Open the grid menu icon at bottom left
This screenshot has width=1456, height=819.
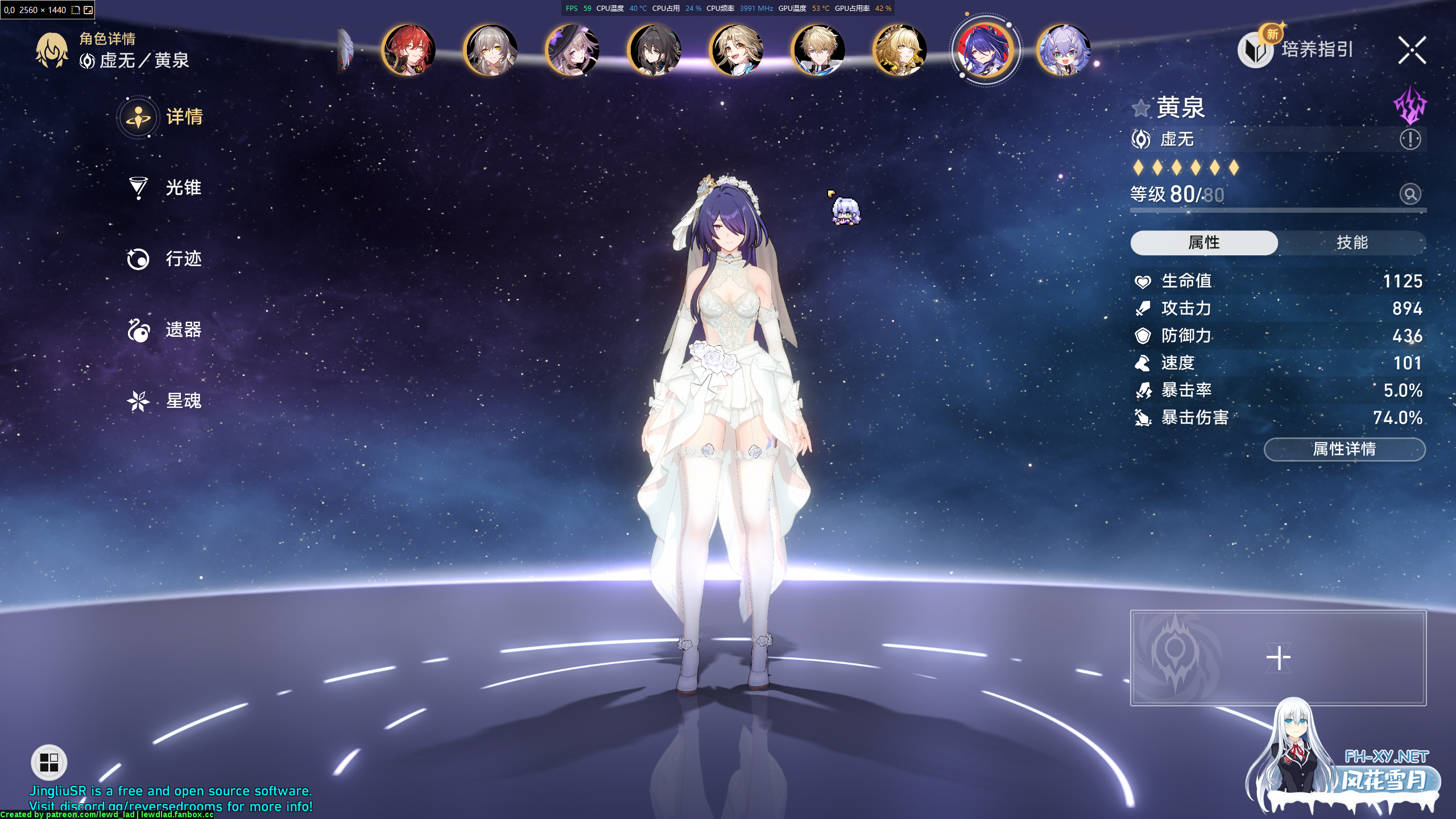tap(48, 762)
